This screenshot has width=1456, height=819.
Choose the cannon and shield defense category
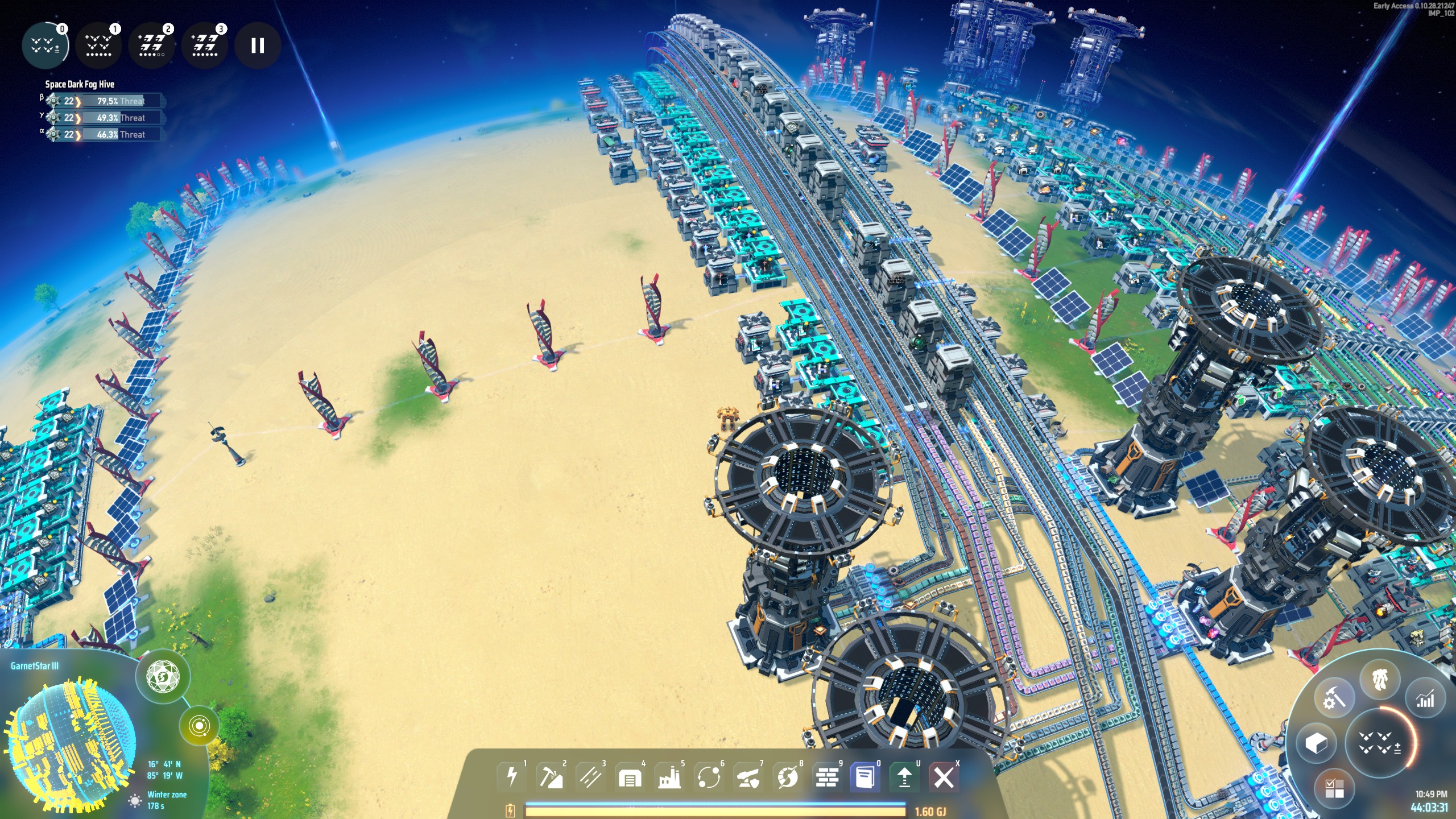pos(748,776)
